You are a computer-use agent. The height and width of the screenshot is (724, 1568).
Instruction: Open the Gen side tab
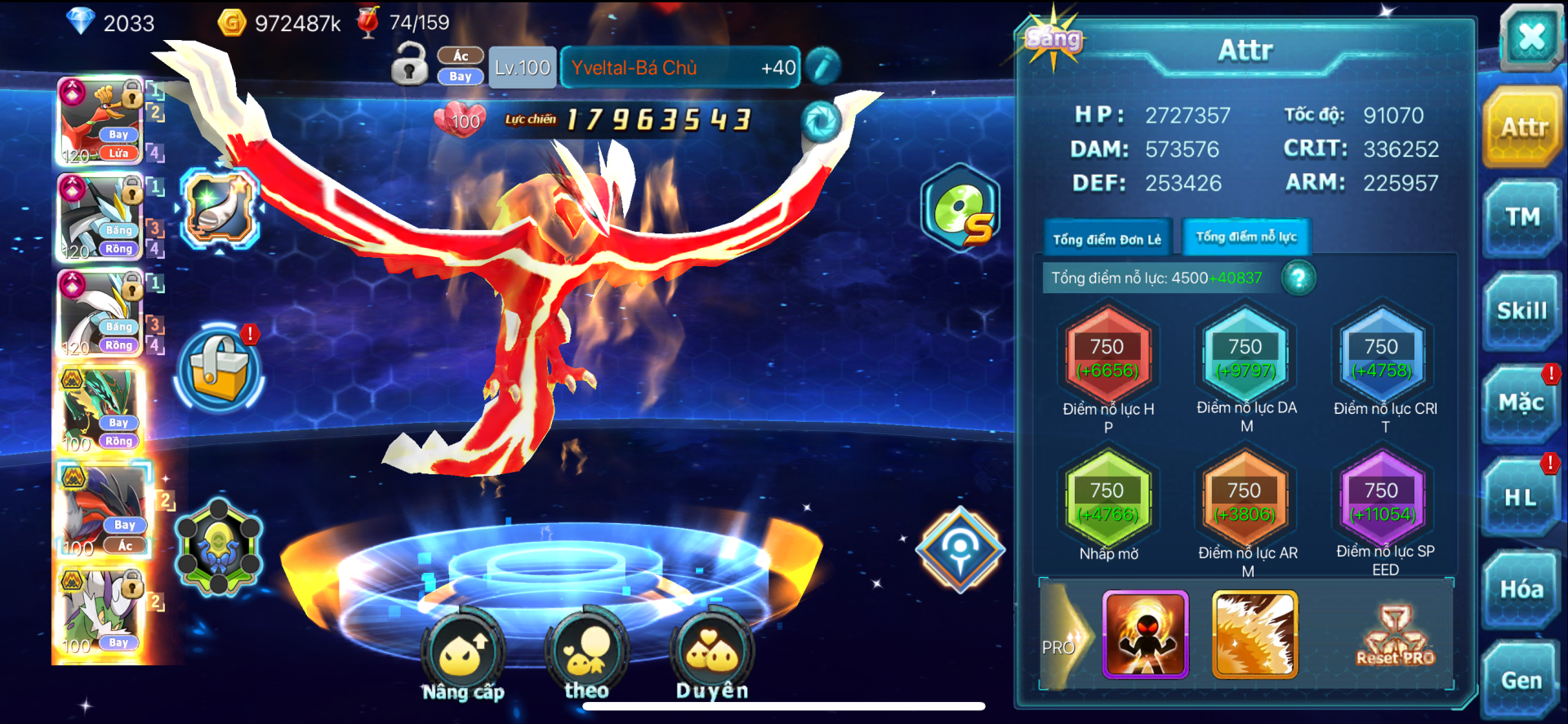tap(1521, 681)
